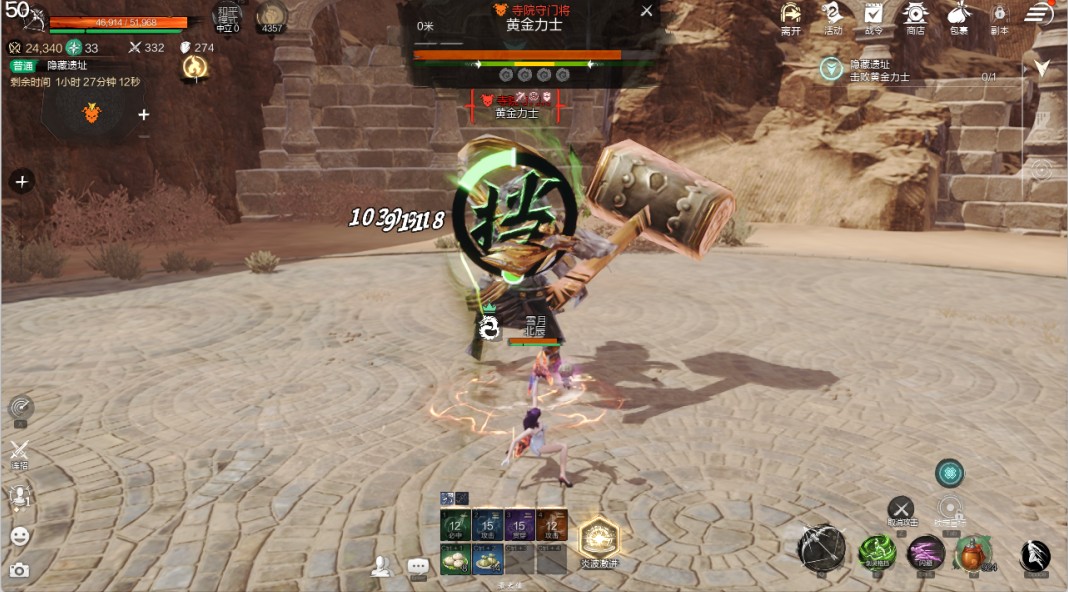
Task: Open the chat speech bubble
Action: click(x=418, y=567)
